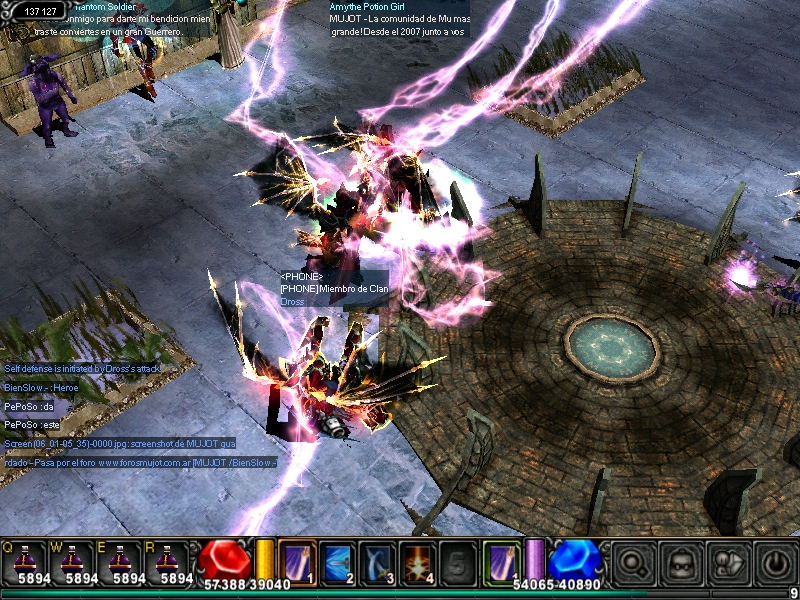Select the empty skill slot 5
The height and width of the screenshot is (600, 800).
(458, 560)
